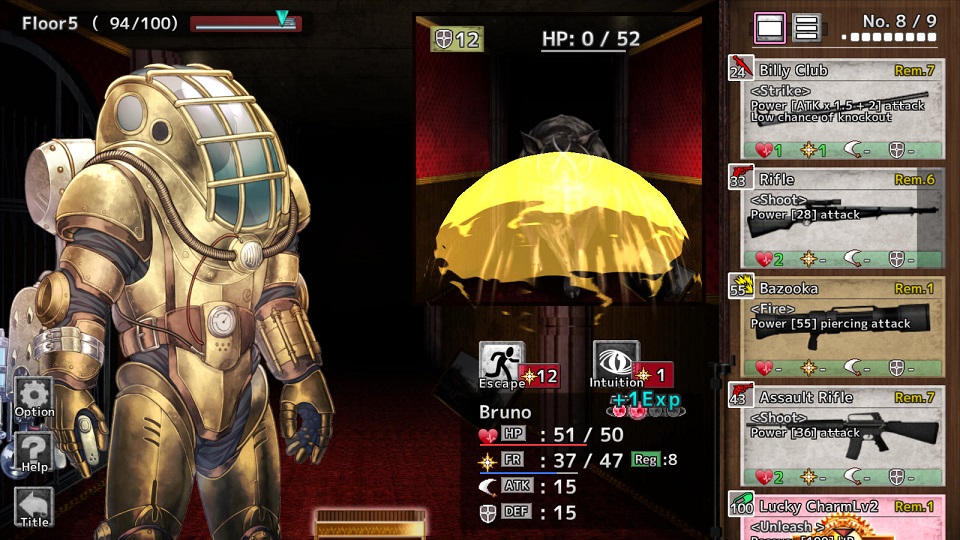Pick the Bazooka card
The width and height of the screenshot is (960, 540).
838,327
